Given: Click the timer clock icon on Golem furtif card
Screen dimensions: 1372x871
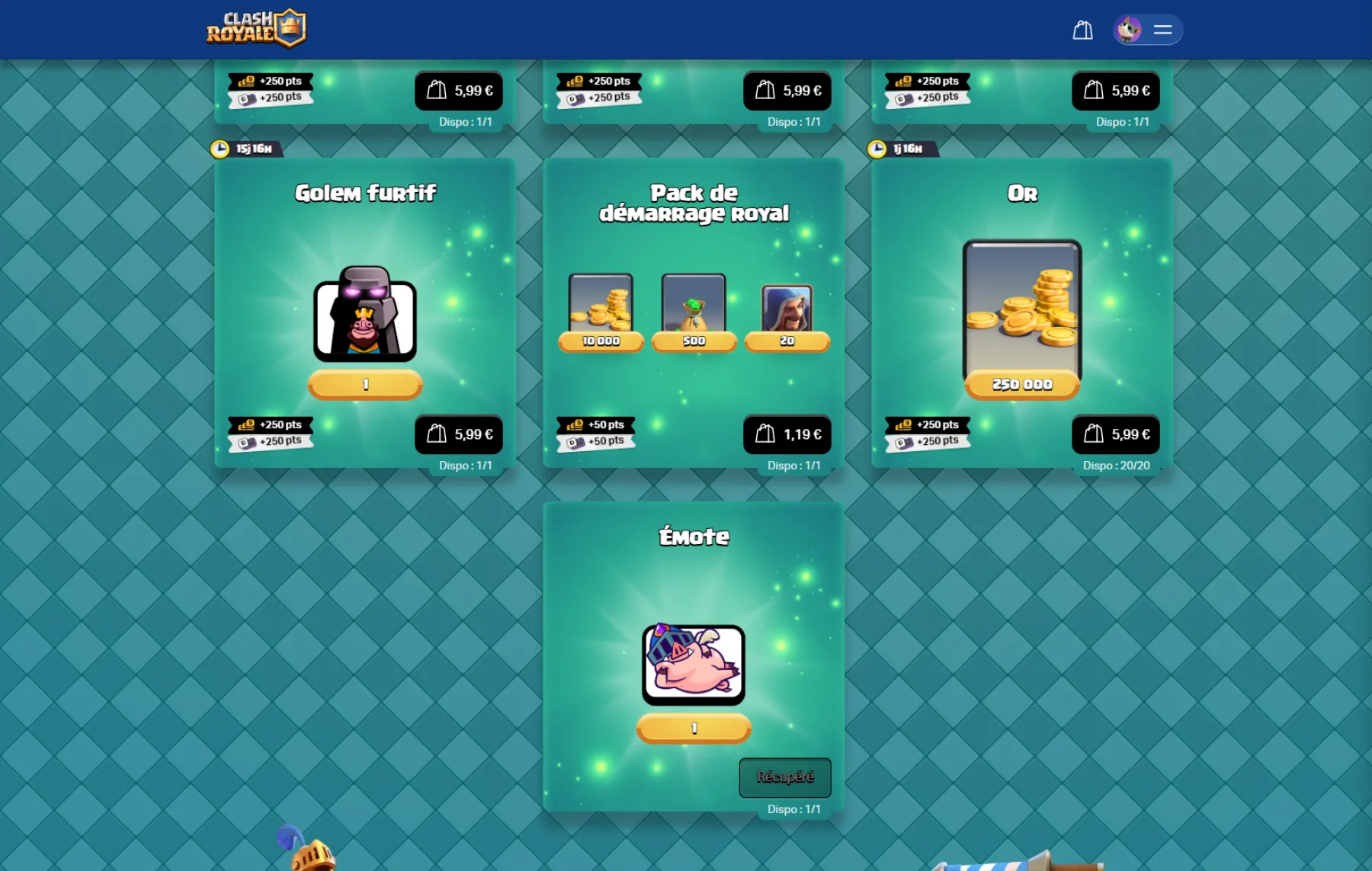Looking at the screenshot, I should [x=220, y=148].
